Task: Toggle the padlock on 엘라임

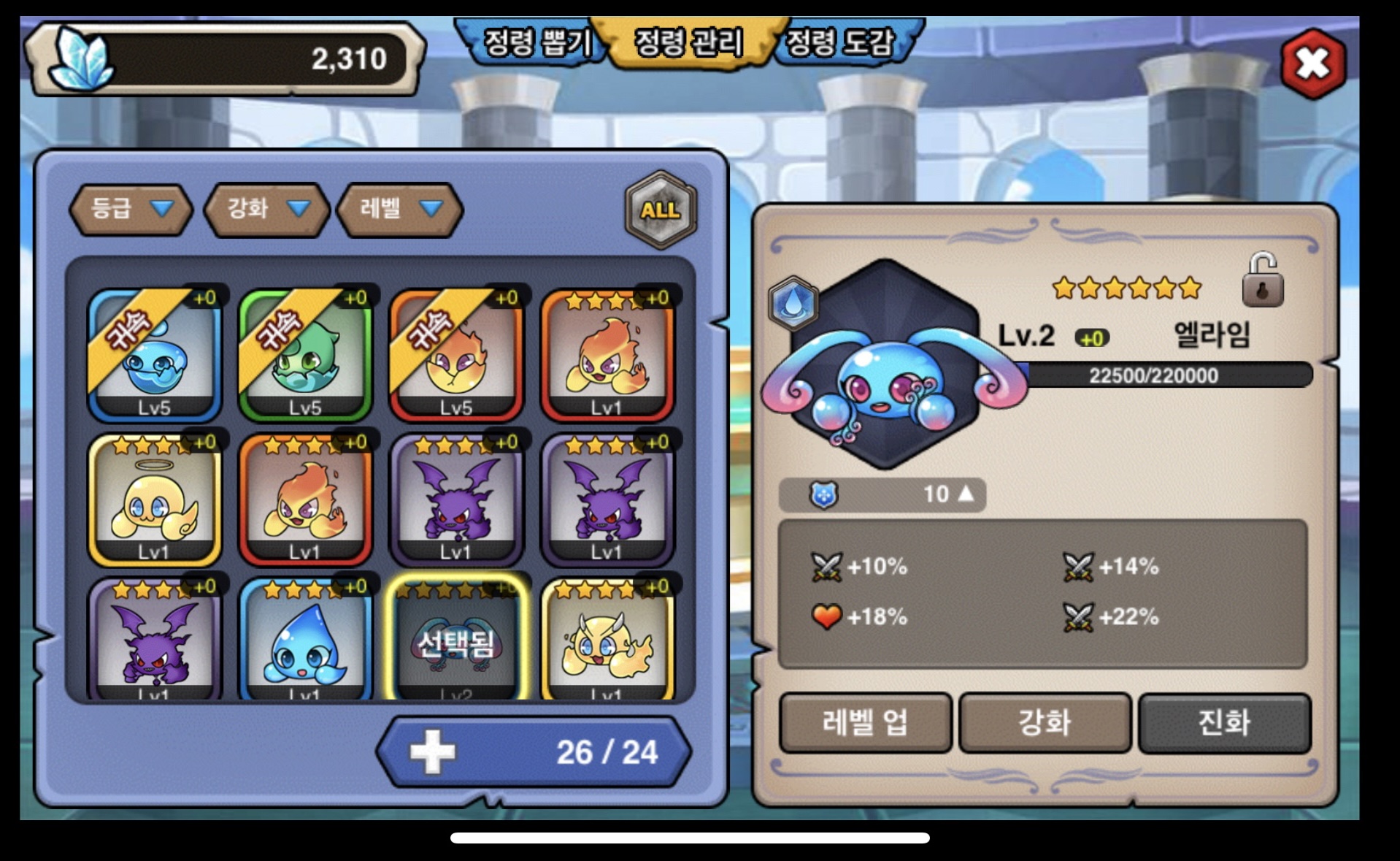Action: pyautogui.click(x=1262, y=280)
